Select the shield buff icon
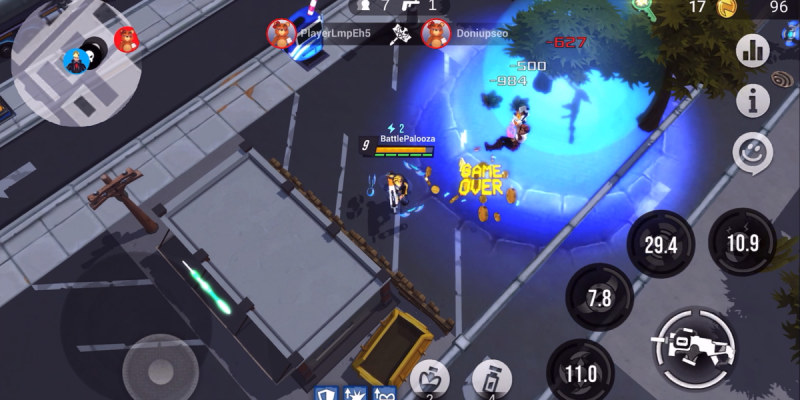Screen dimensions: 800x400 click(326, 393)
